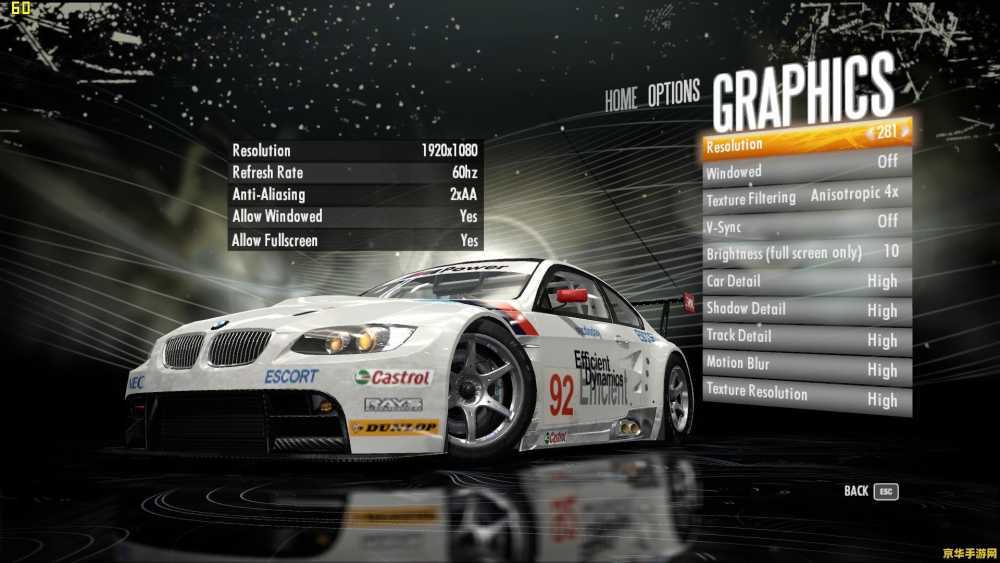Return to the OPTIONS menu breadcrumb
Image resolution: width=1000 pixels, height=563 pixels.
pyautogui.click(x=673, y=95)
